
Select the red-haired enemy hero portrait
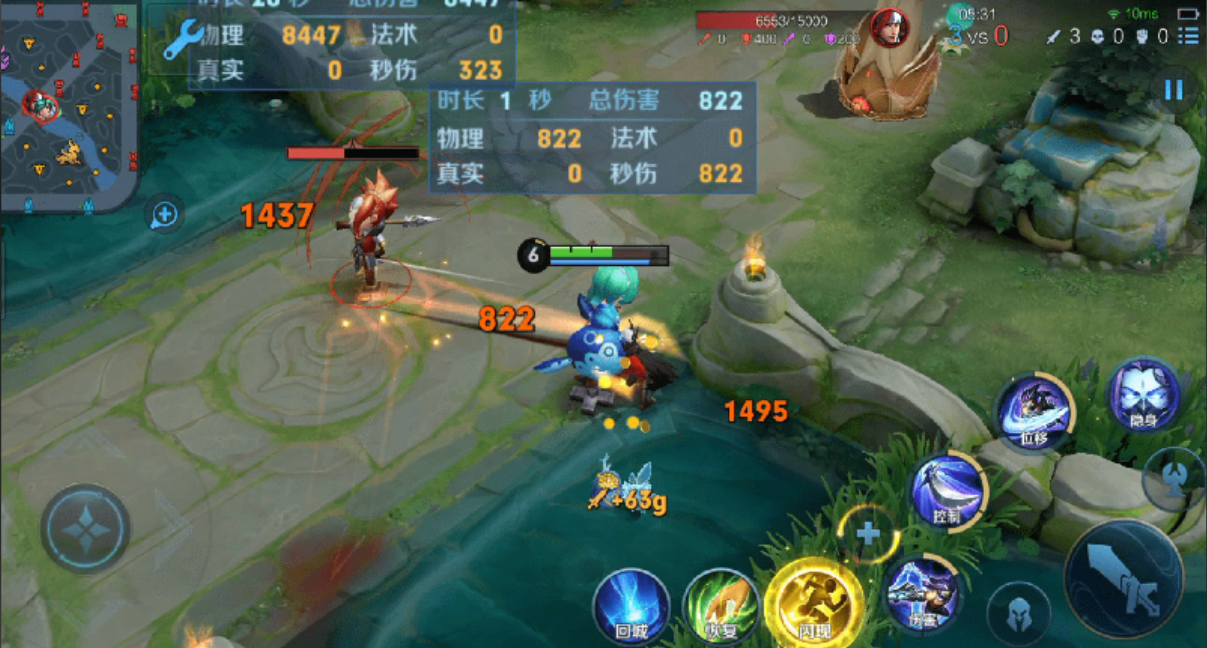[x=888, y=27]
